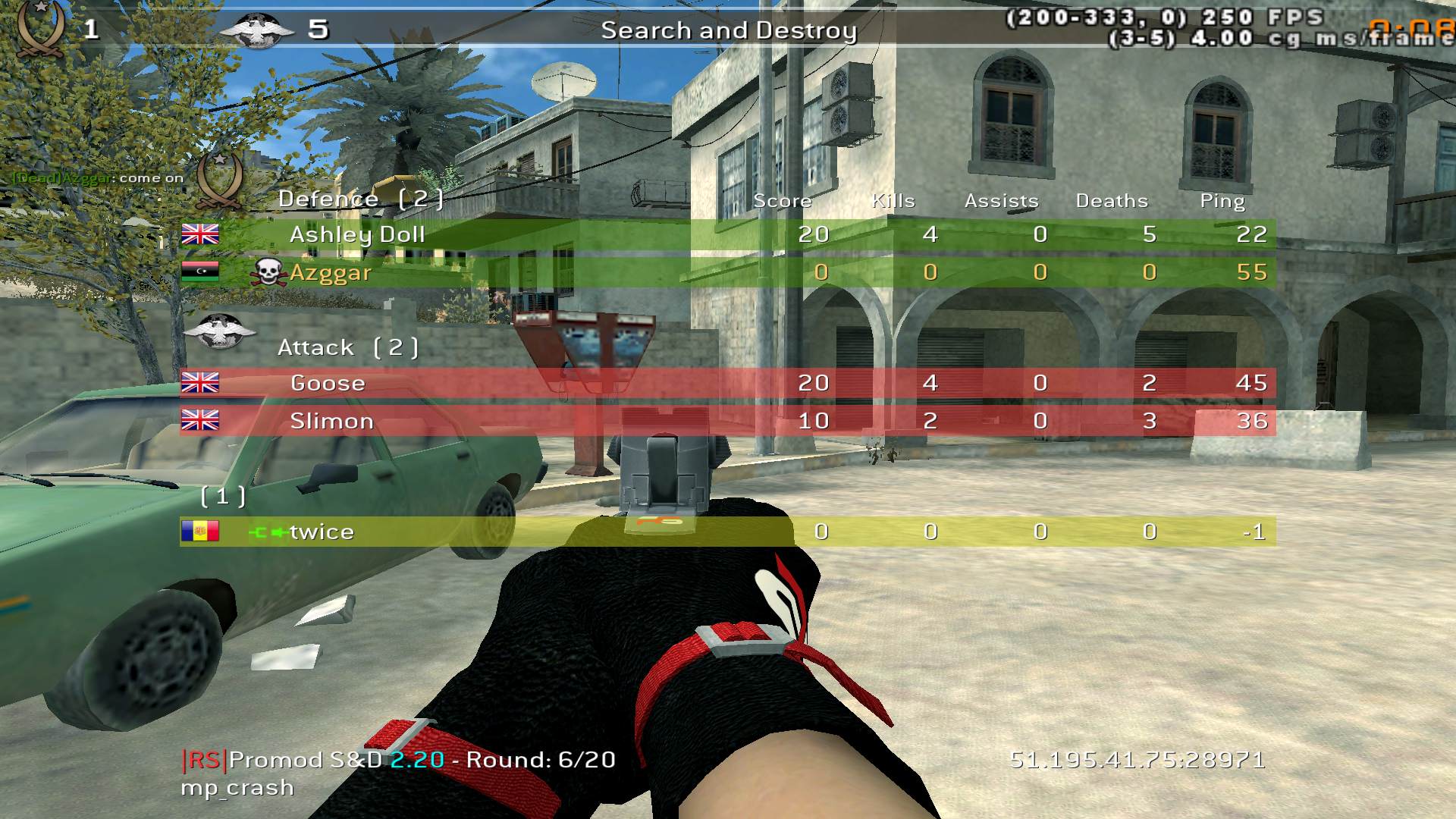1456x819 pixels.
Task: Expand the spectators ( 1 ) section
Action: 222,497
